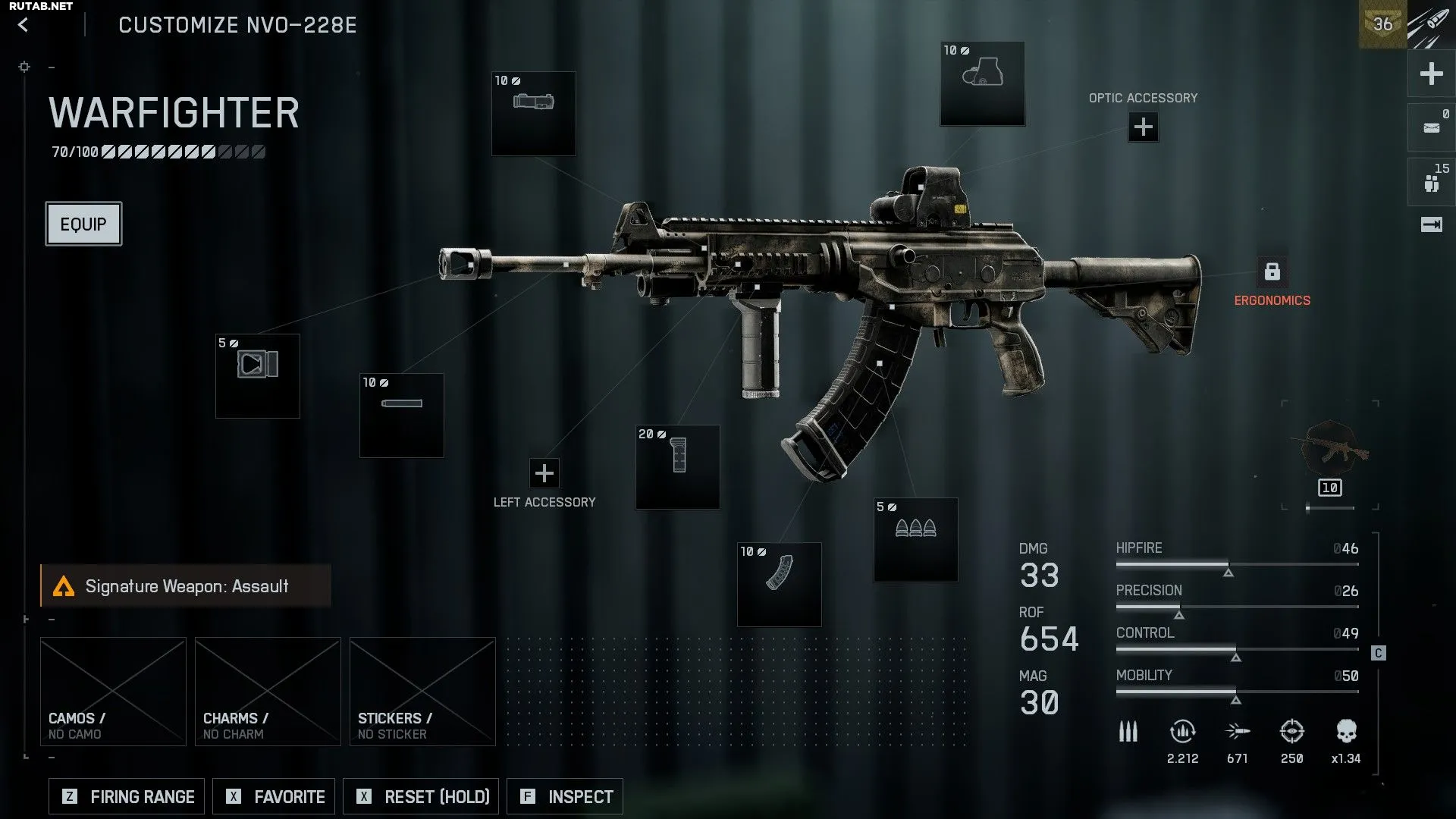Inspect the weapon
Image resolution: width=1456 pixels, height=819 pixels.
[565, 796]
